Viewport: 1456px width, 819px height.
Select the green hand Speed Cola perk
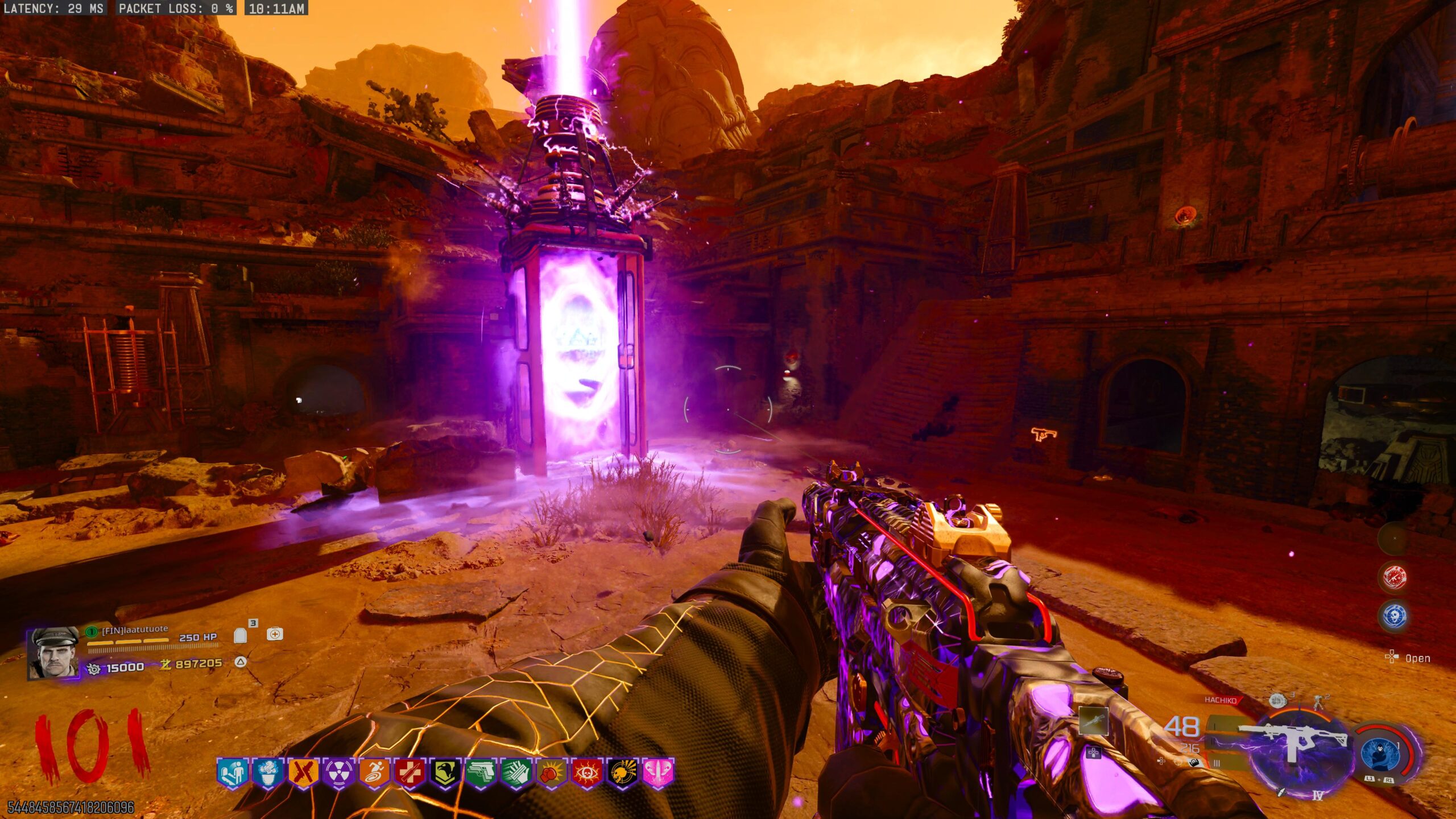(x=516, y=773)
